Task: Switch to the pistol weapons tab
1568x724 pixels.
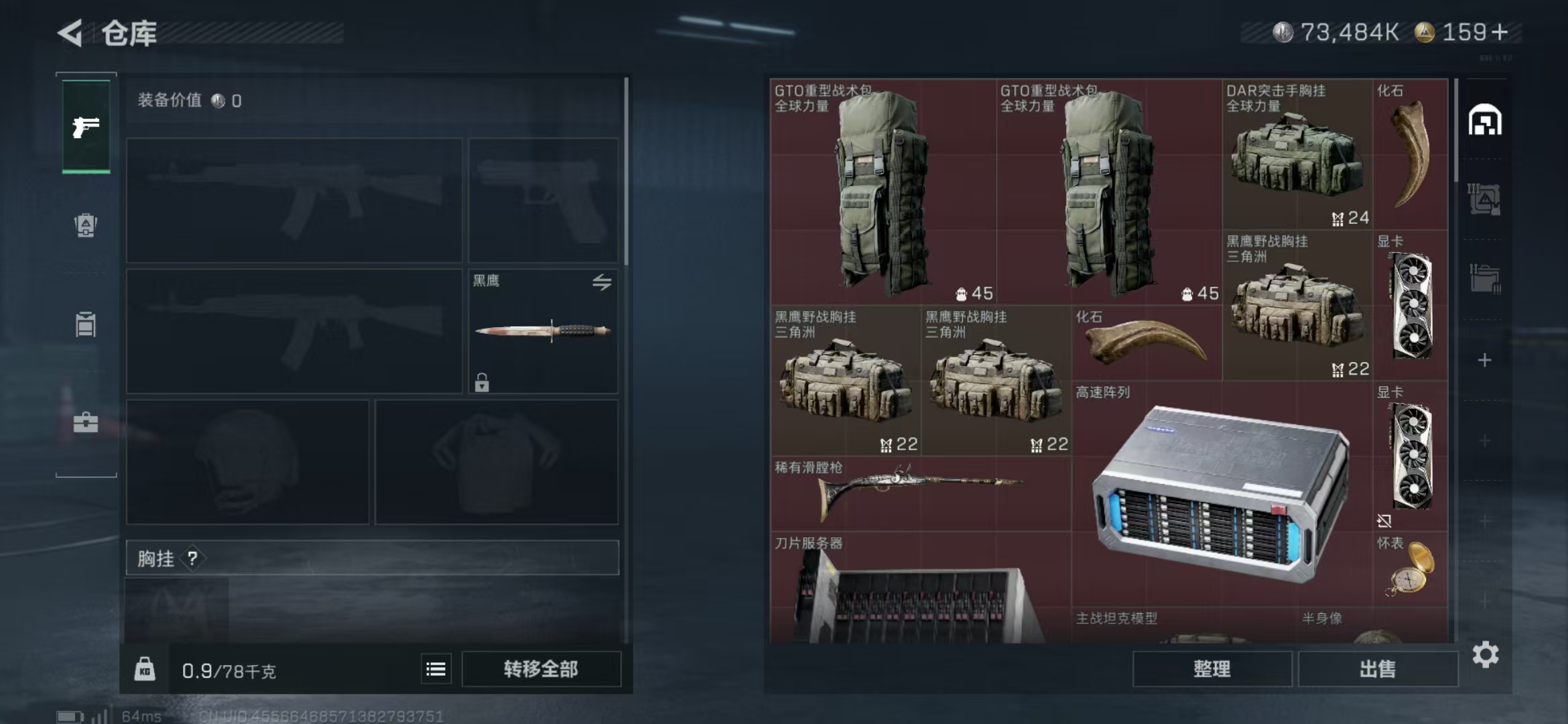Action: (x=86, y=126)
